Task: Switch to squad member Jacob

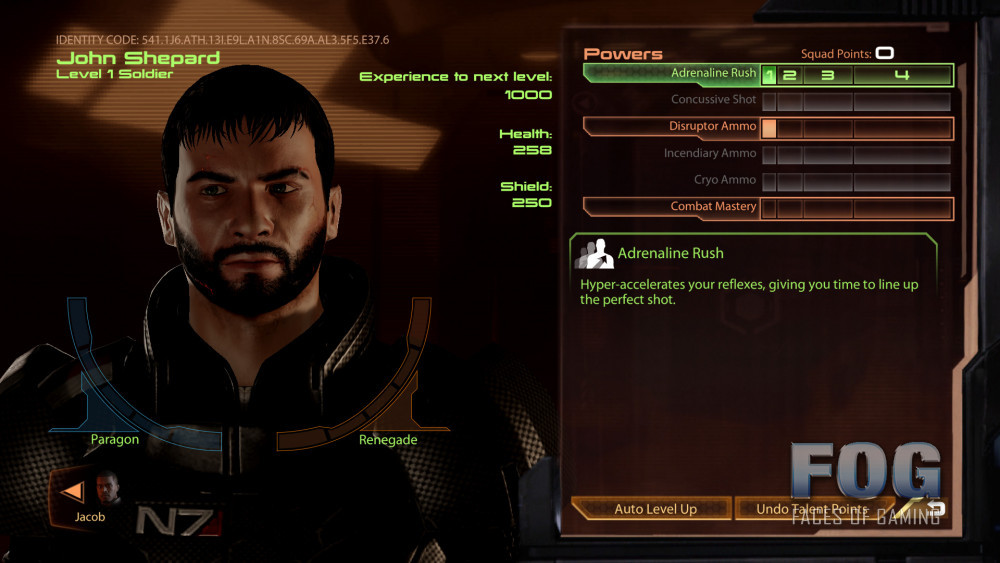Action: tap(89, 496)
